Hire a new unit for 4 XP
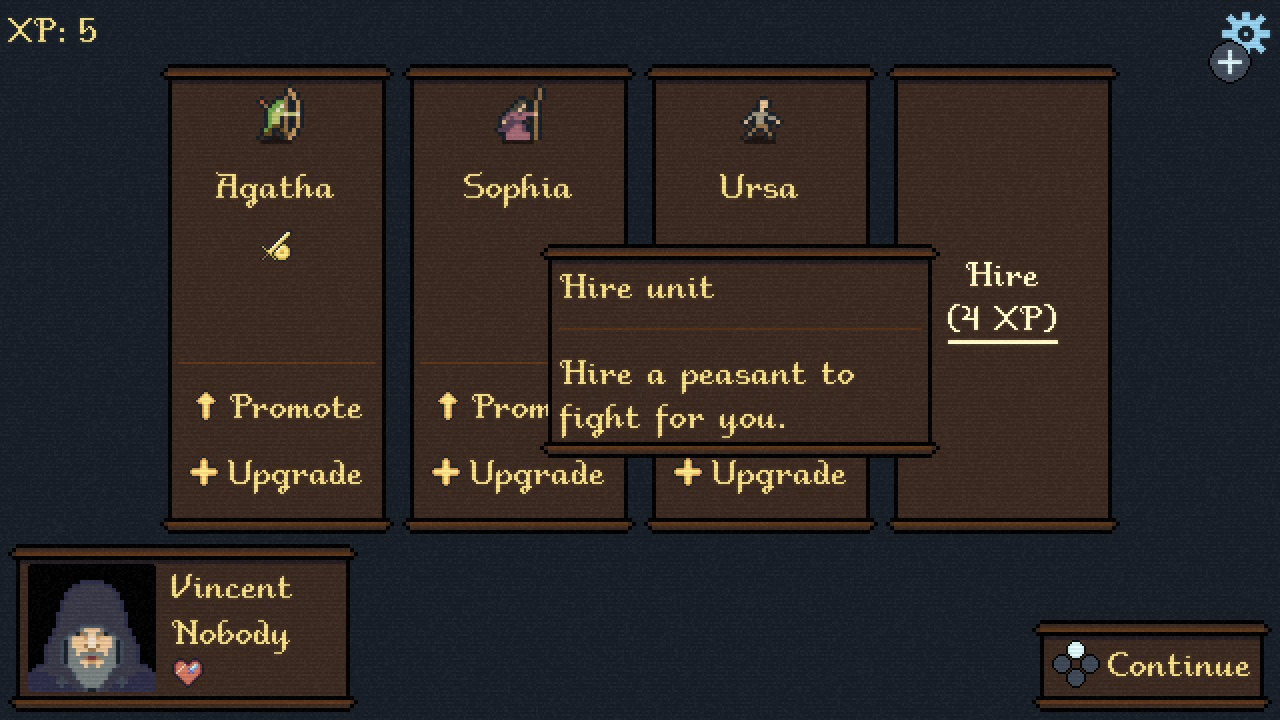This screenshot has height=720, width=1280. coord(1002,297)
